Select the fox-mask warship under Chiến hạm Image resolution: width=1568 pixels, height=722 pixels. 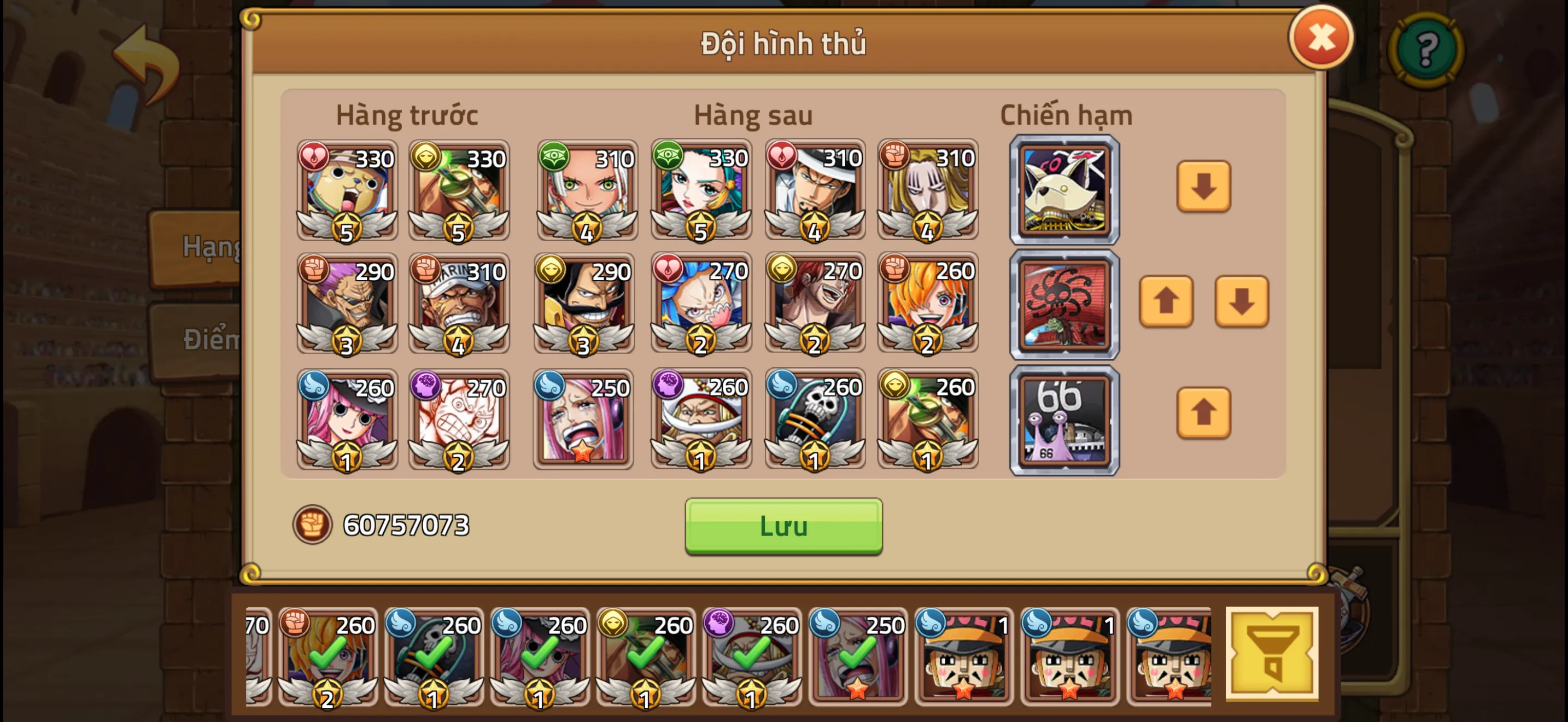coord(1064,190)
